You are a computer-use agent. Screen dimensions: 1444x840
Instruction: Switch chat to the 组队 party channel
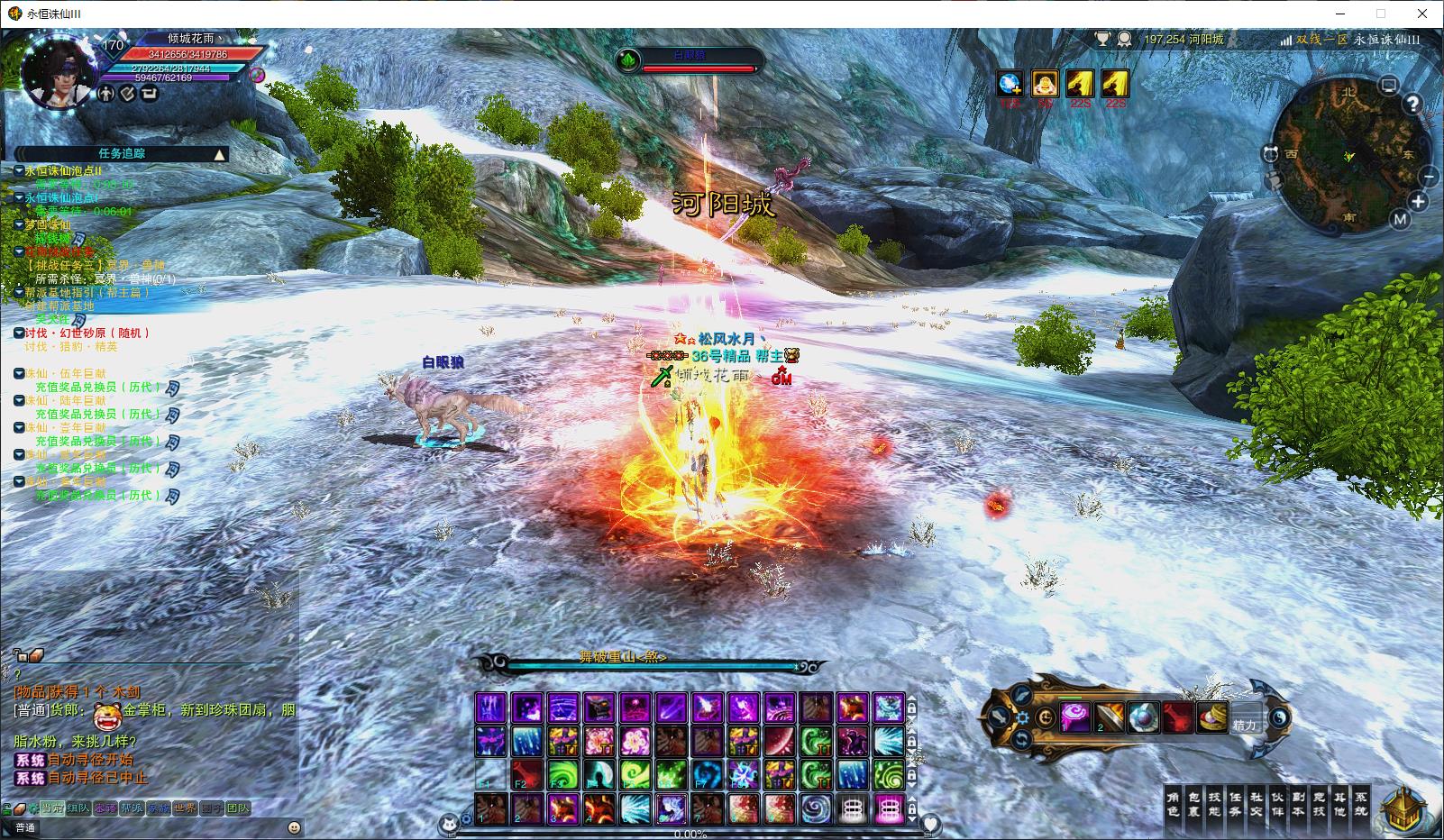tap(78, 808)
